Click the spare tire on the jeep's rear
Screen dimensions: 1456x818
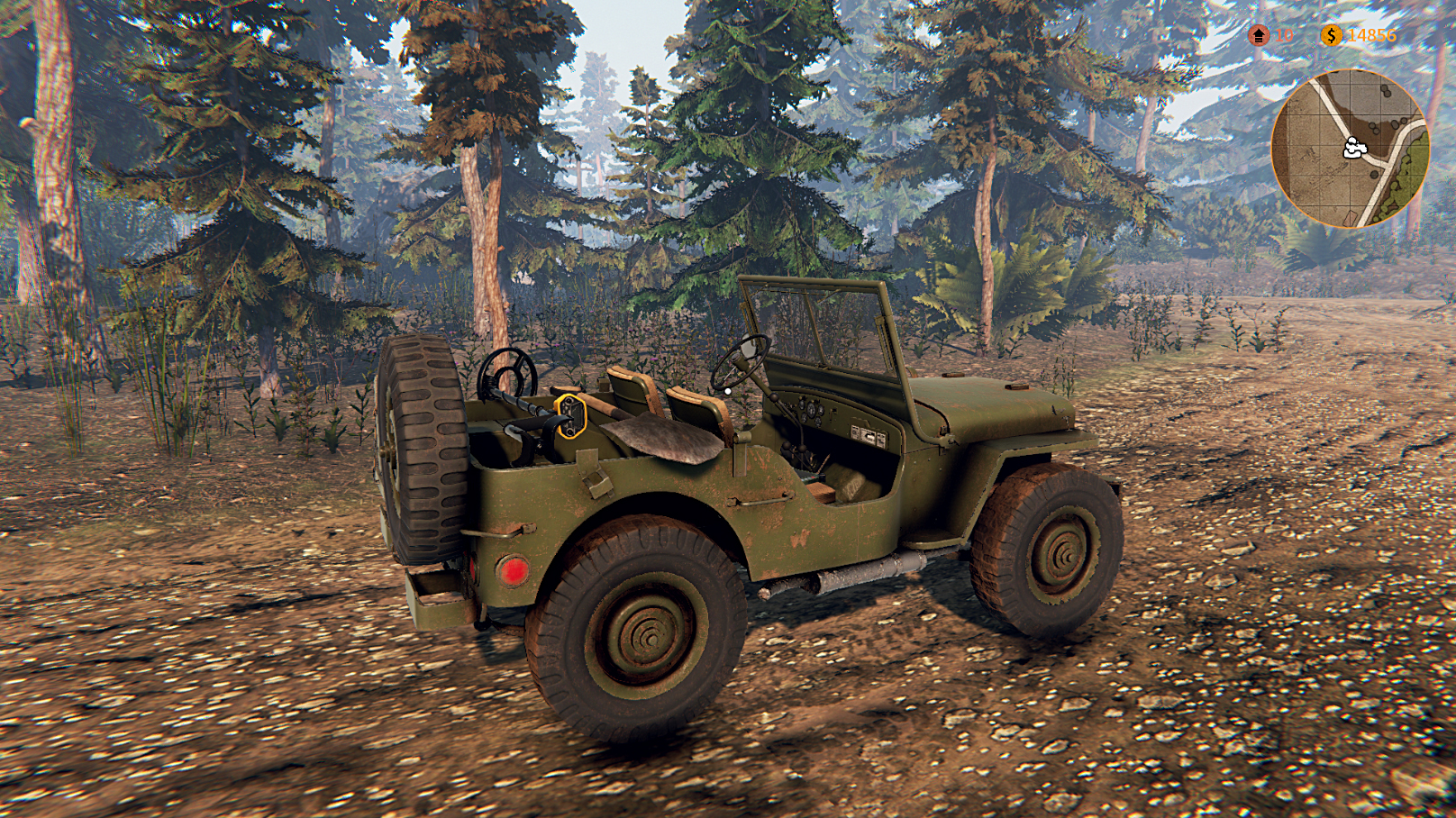click(420, 450)
